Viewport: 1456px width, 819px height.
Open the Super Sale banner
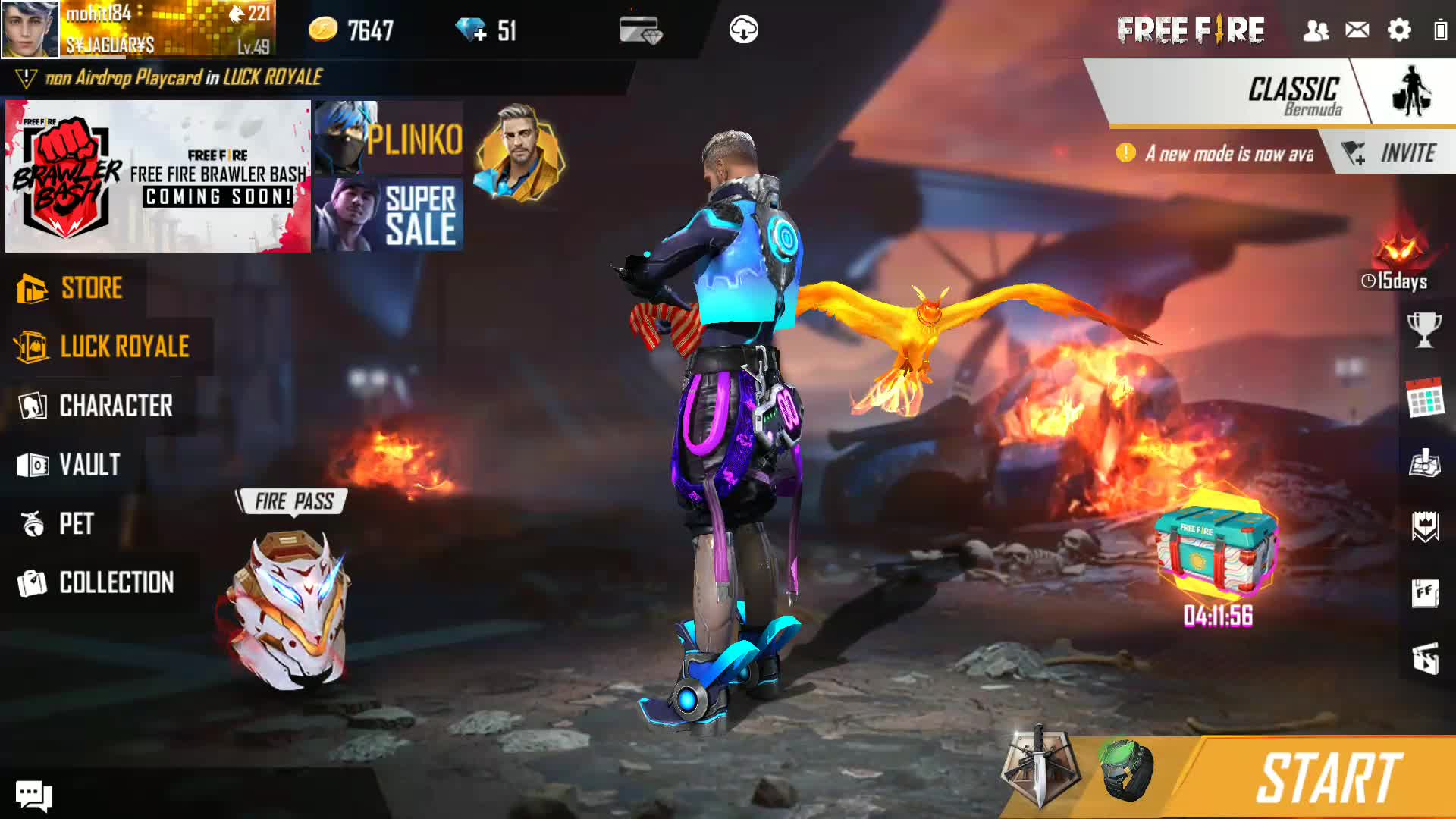point(388,215)
